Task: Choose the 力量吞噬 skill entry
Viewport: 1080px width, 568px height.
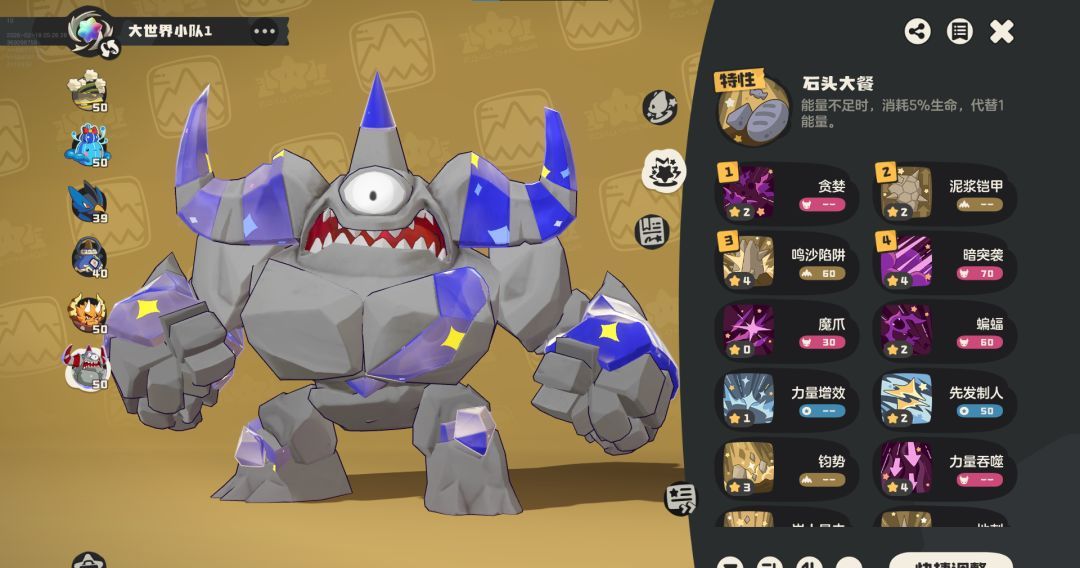Action: tap(945, 470)
